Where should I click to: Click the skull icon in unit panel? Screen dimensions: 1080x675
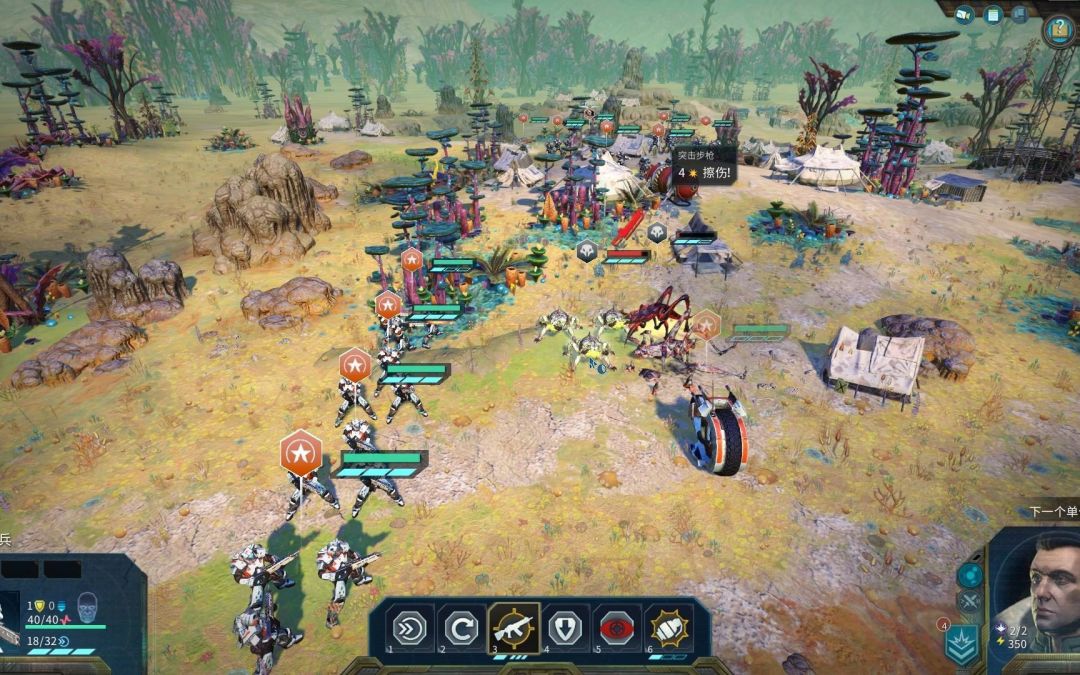pyautogui.click(x=87, y=607)
